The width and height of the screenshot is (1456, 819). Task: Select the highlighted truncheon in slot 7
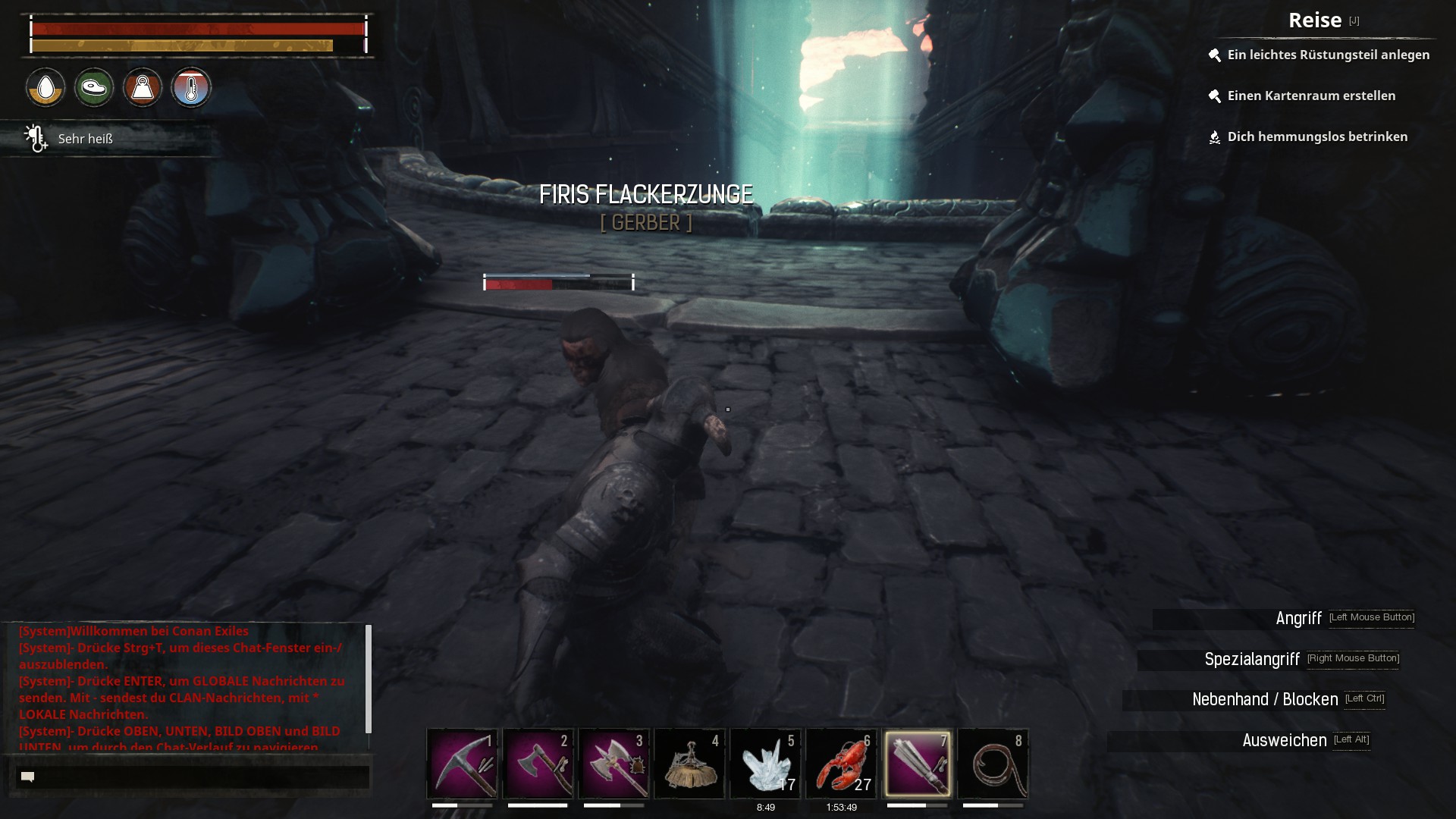tap(917, 763)
